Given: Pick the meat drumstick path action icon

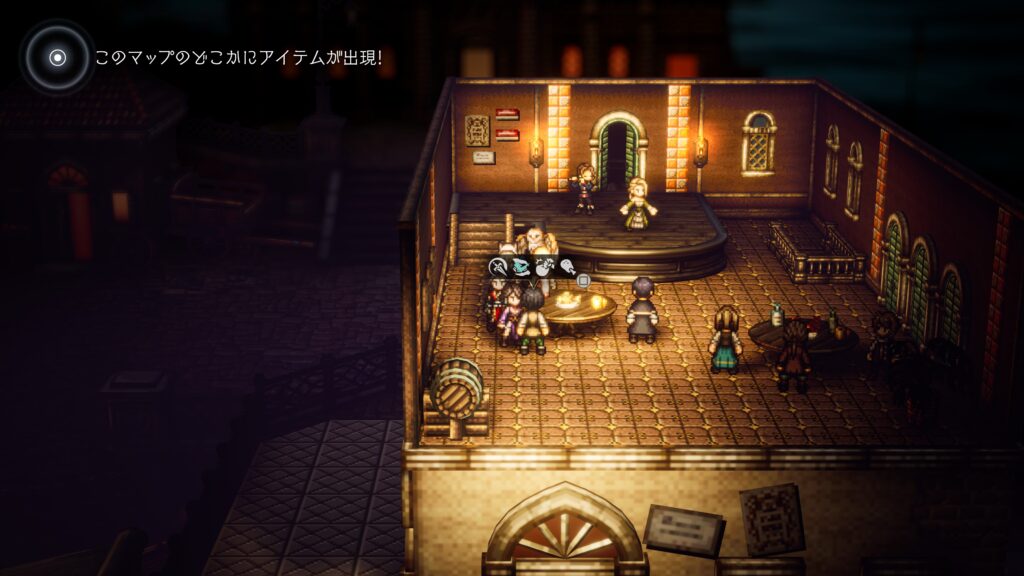Looking at the screenshot, I should [567, 266].
